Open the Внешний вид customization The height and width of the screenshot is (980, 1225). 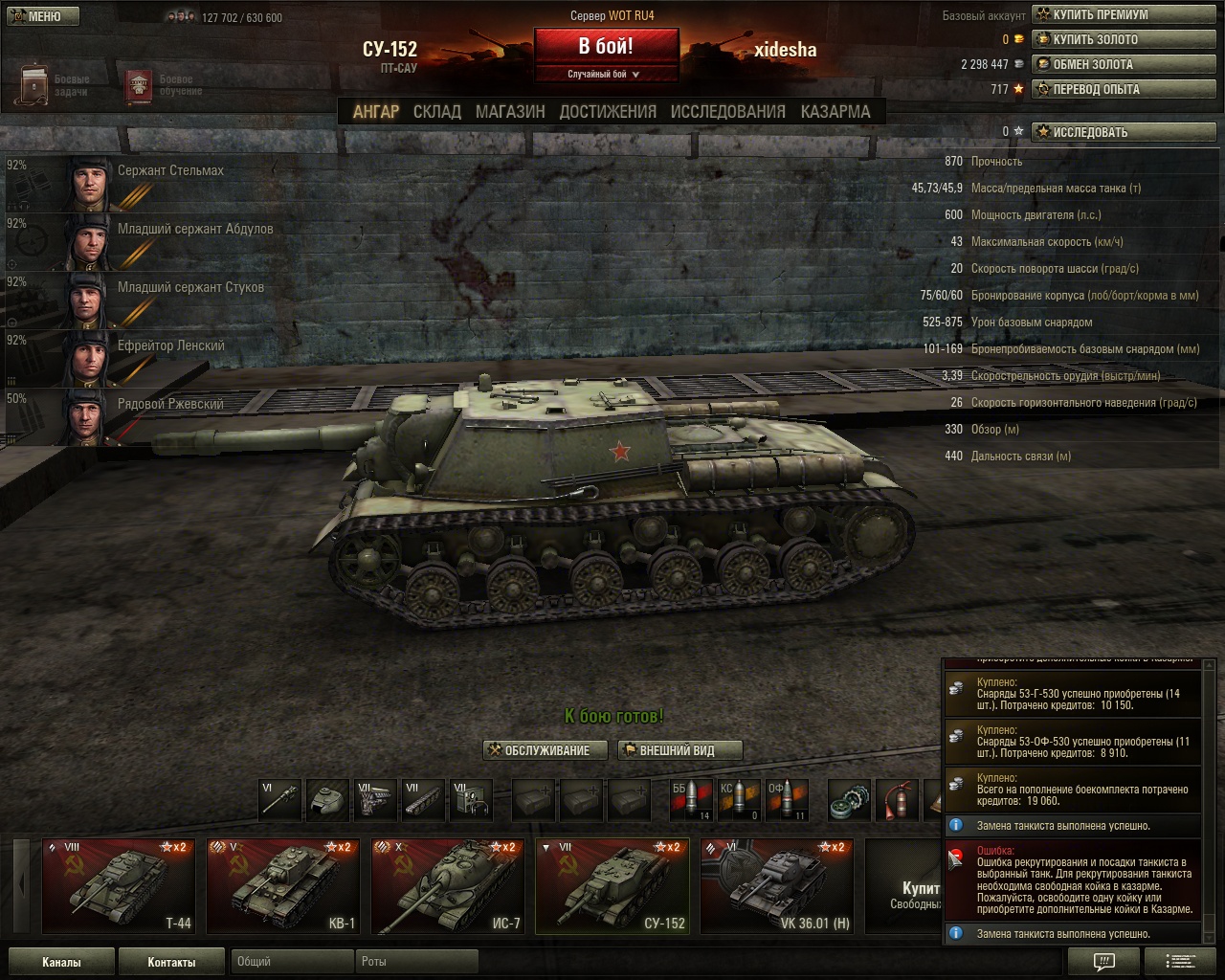(x=679, y=750)
